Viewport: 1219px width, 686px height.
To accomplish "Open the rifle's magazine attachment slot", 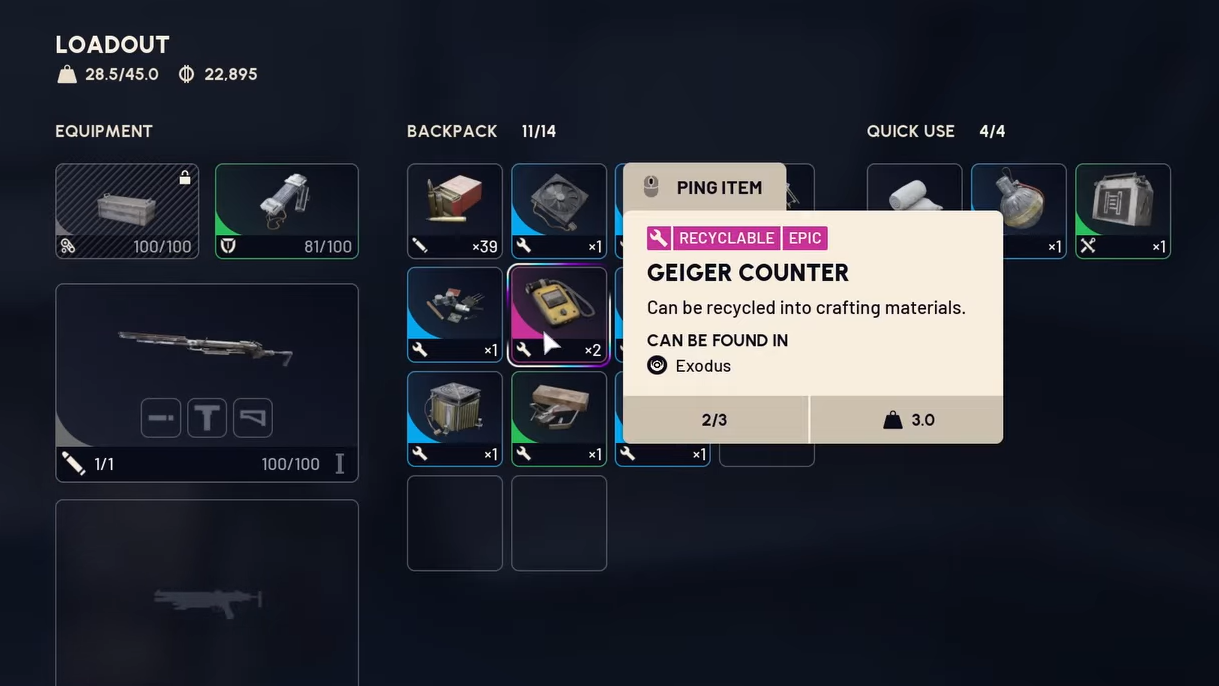I will 207,418.
